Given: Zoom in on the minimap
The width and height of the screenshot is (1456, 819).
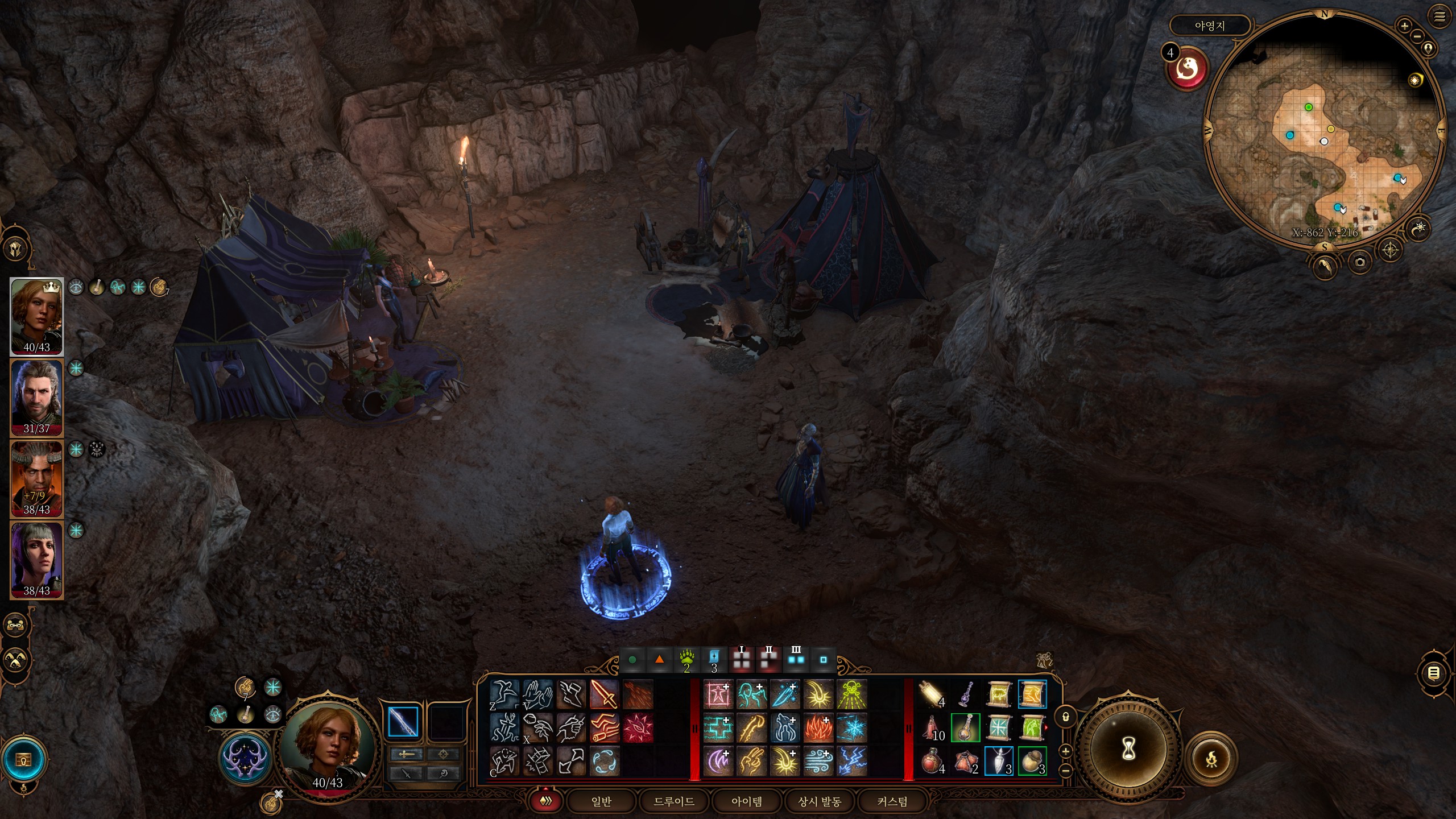Looking at the screenshot, I should 1404,26.
